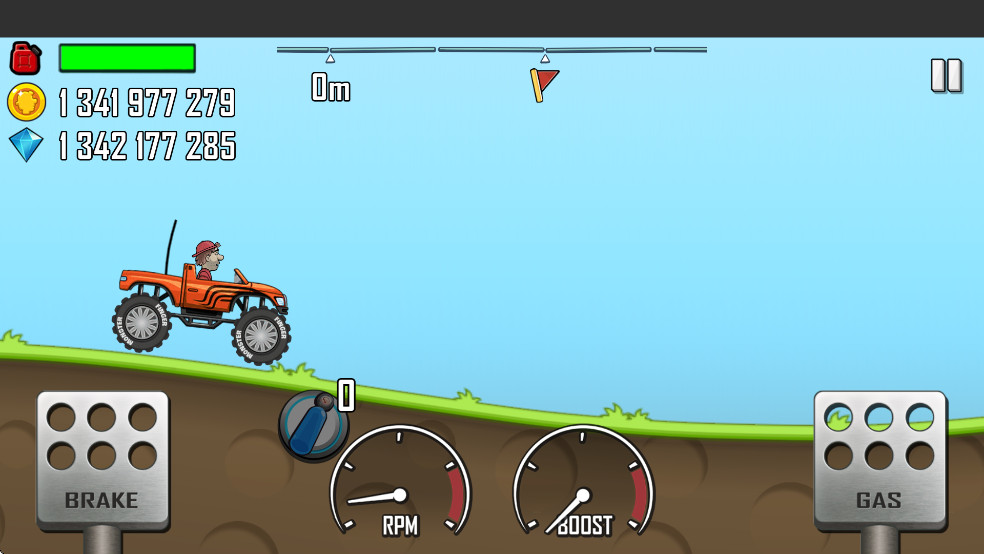This screenshot has height=554, width=984.
Task: Hit the BRAKE pedal
Action: point(102,459)
